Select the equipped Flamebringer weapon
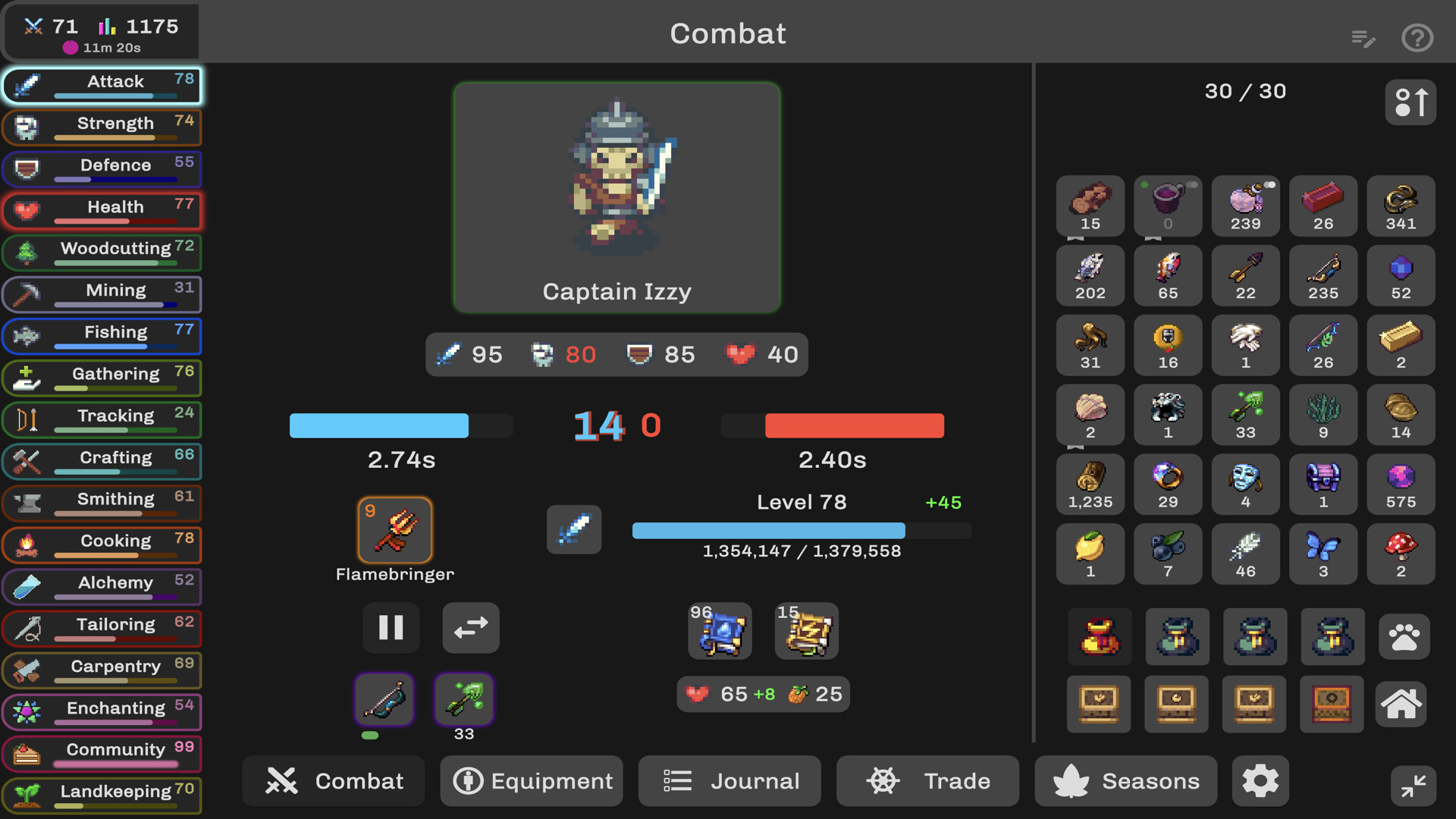 395,529
